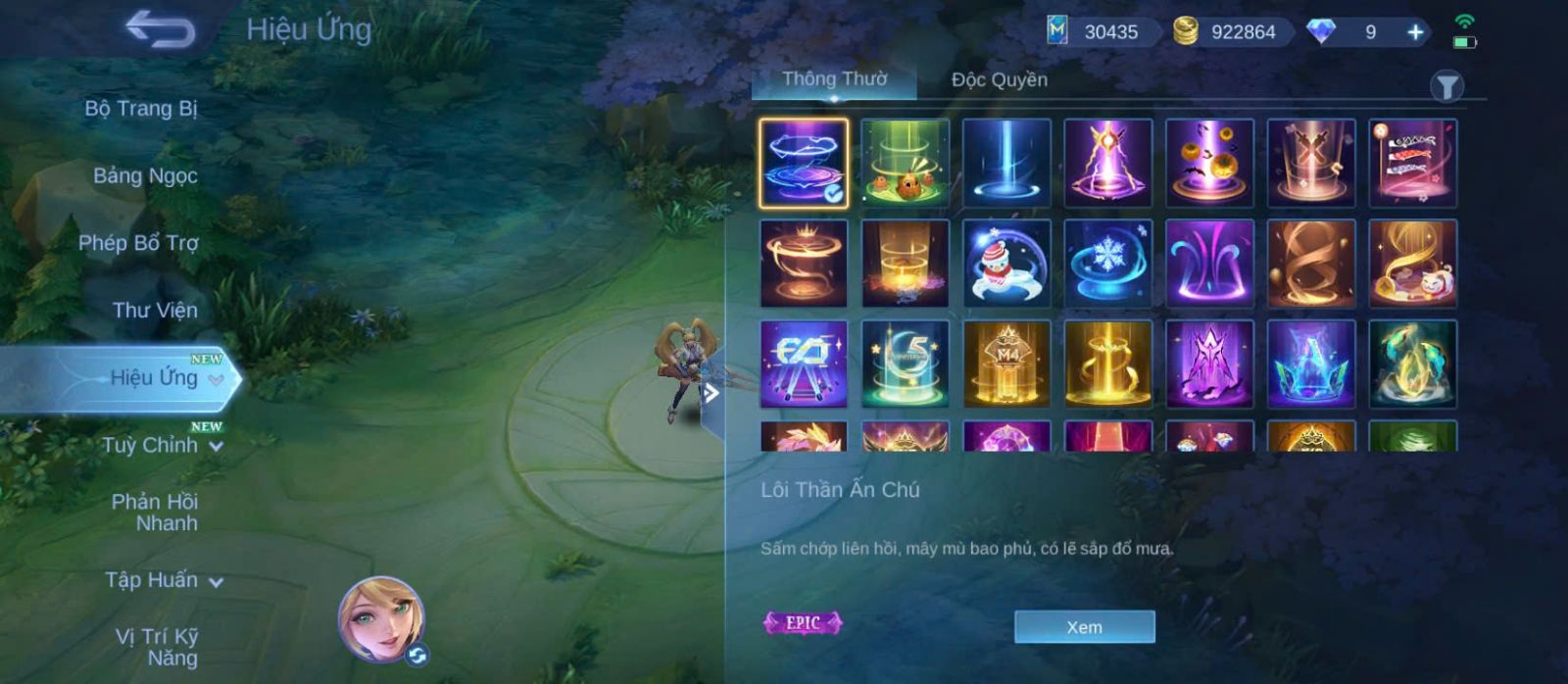Choose Vị Trí Kỹ Năng entry
The height and width of the screenshot is (684, 1568).
[x=157, y=648]
